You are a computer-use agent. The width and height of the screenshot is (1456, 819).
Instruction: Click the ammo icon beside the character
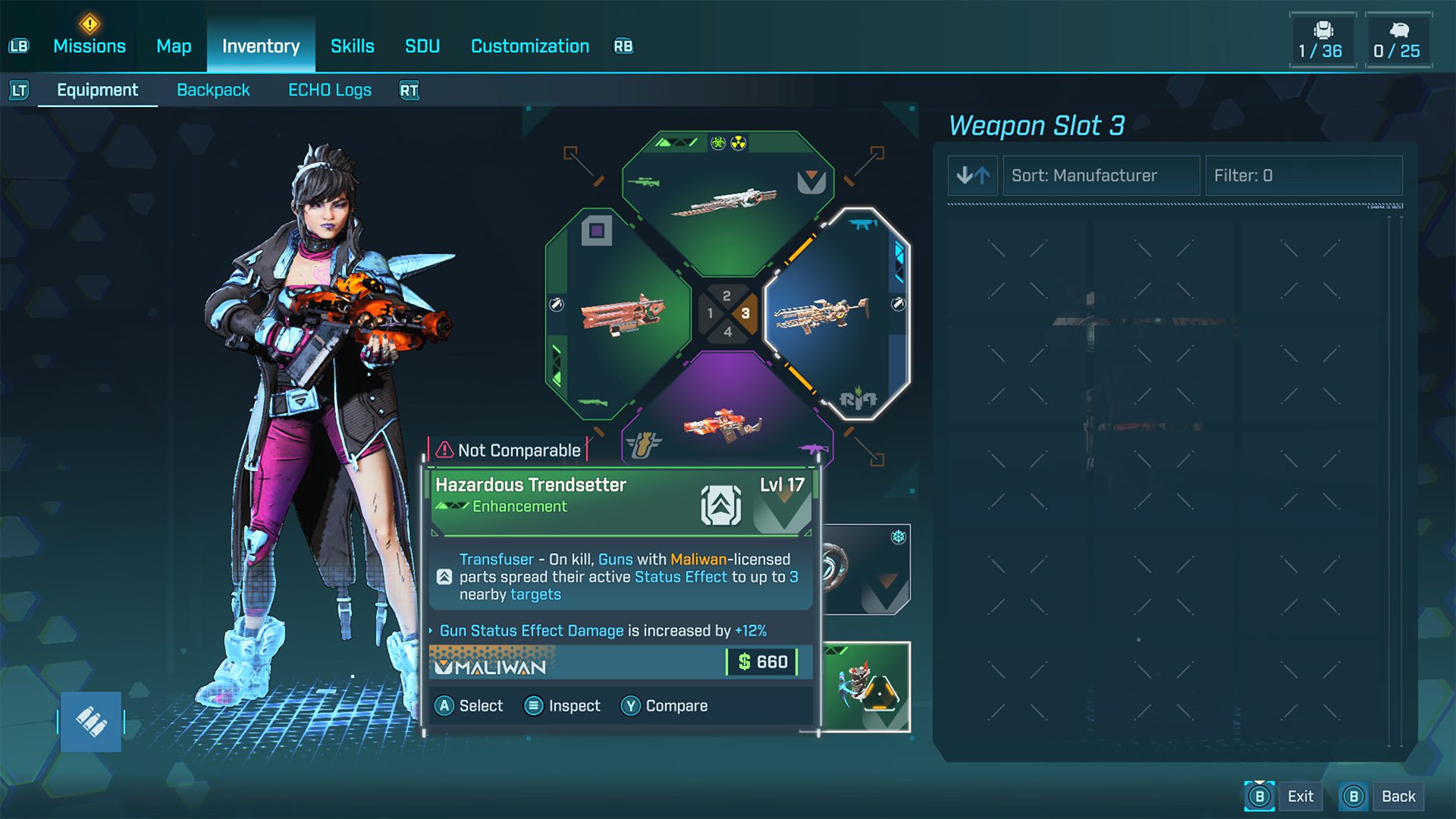pos(91,722)
